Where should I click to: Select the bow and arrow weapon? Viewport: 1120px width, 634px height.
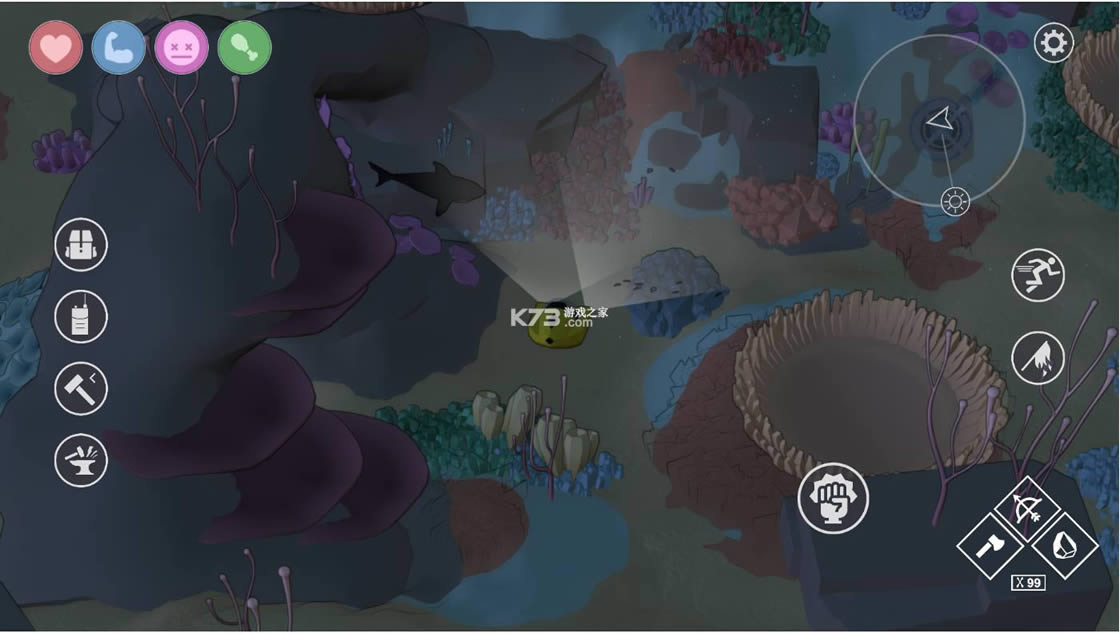tap(1027, 510)
